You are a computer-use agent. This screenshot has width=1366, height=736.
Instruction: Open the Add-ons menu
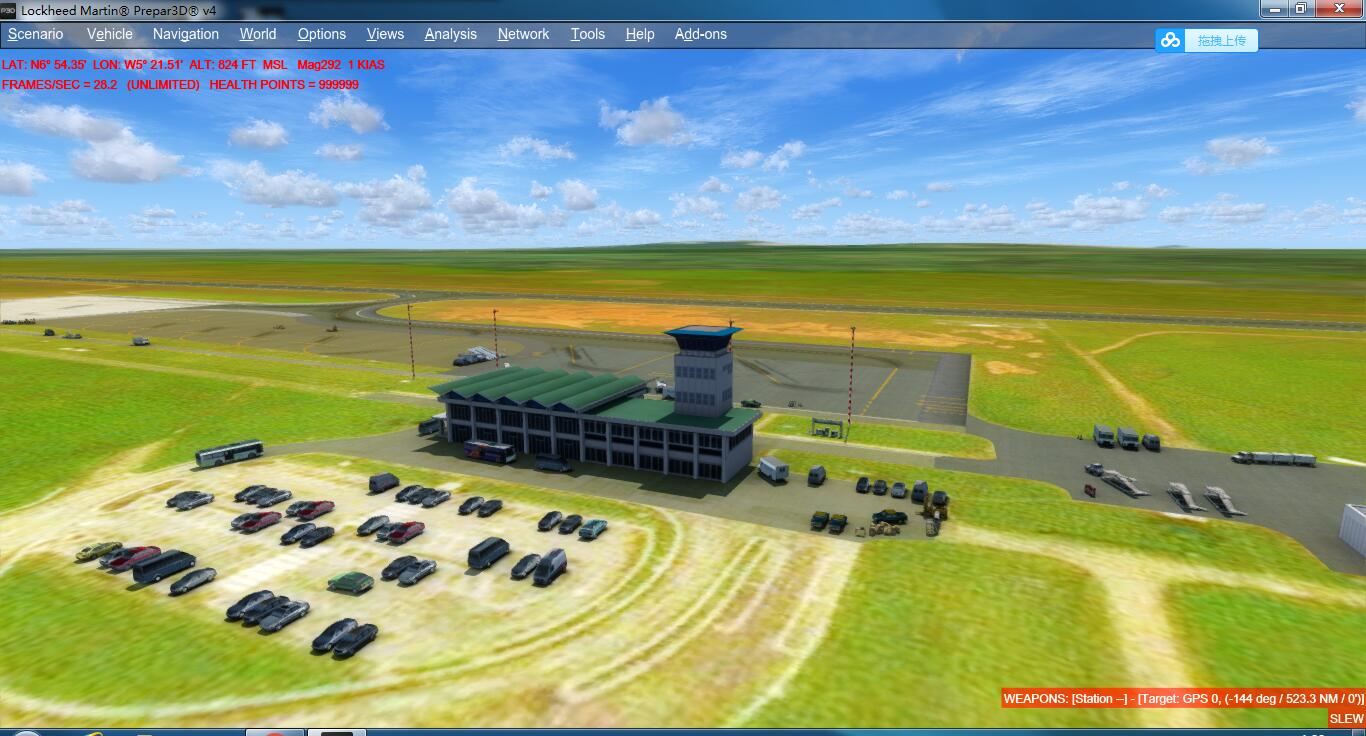point(700,33)
